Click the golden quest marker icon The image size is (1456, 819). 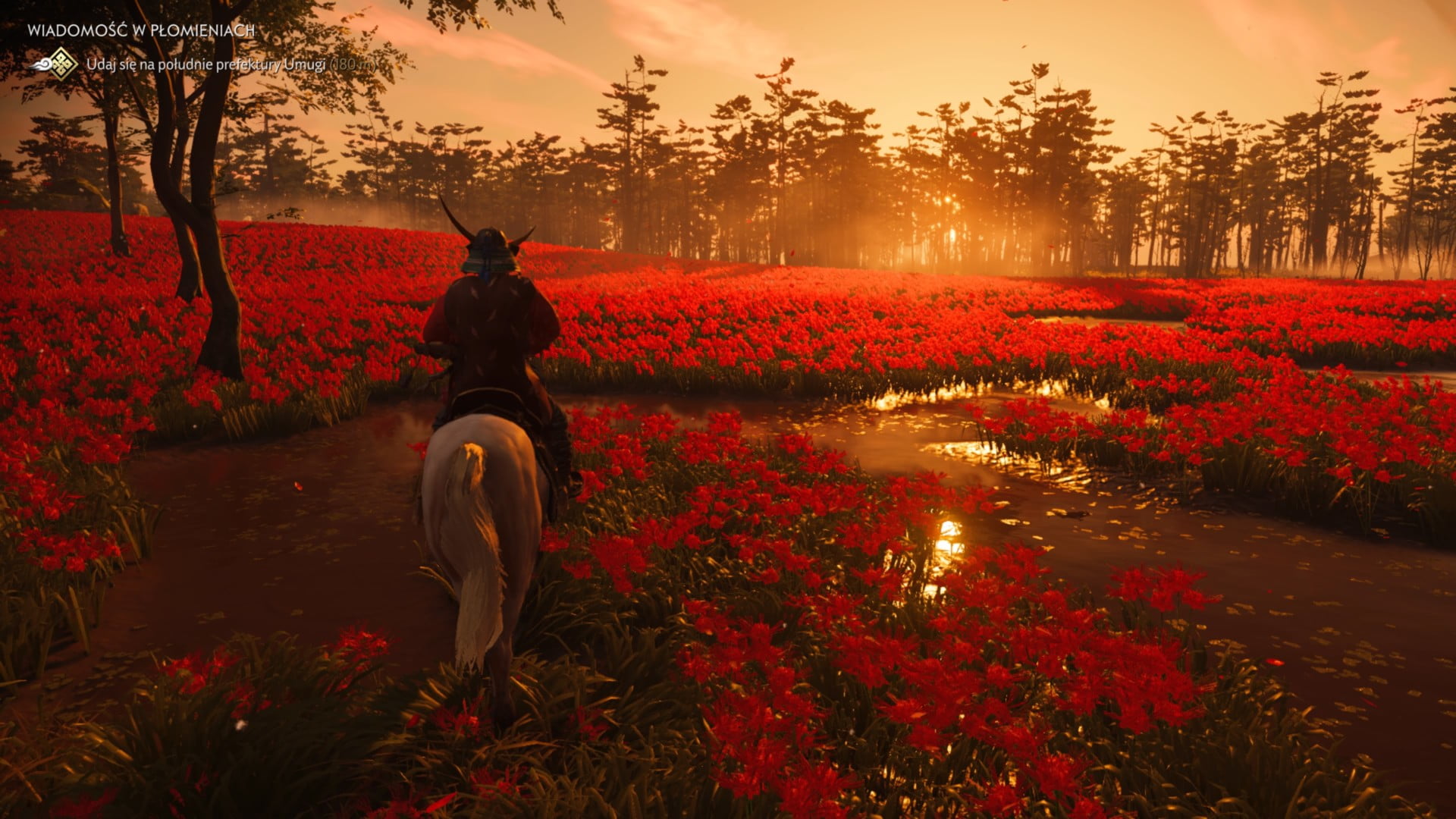[61, 64]
